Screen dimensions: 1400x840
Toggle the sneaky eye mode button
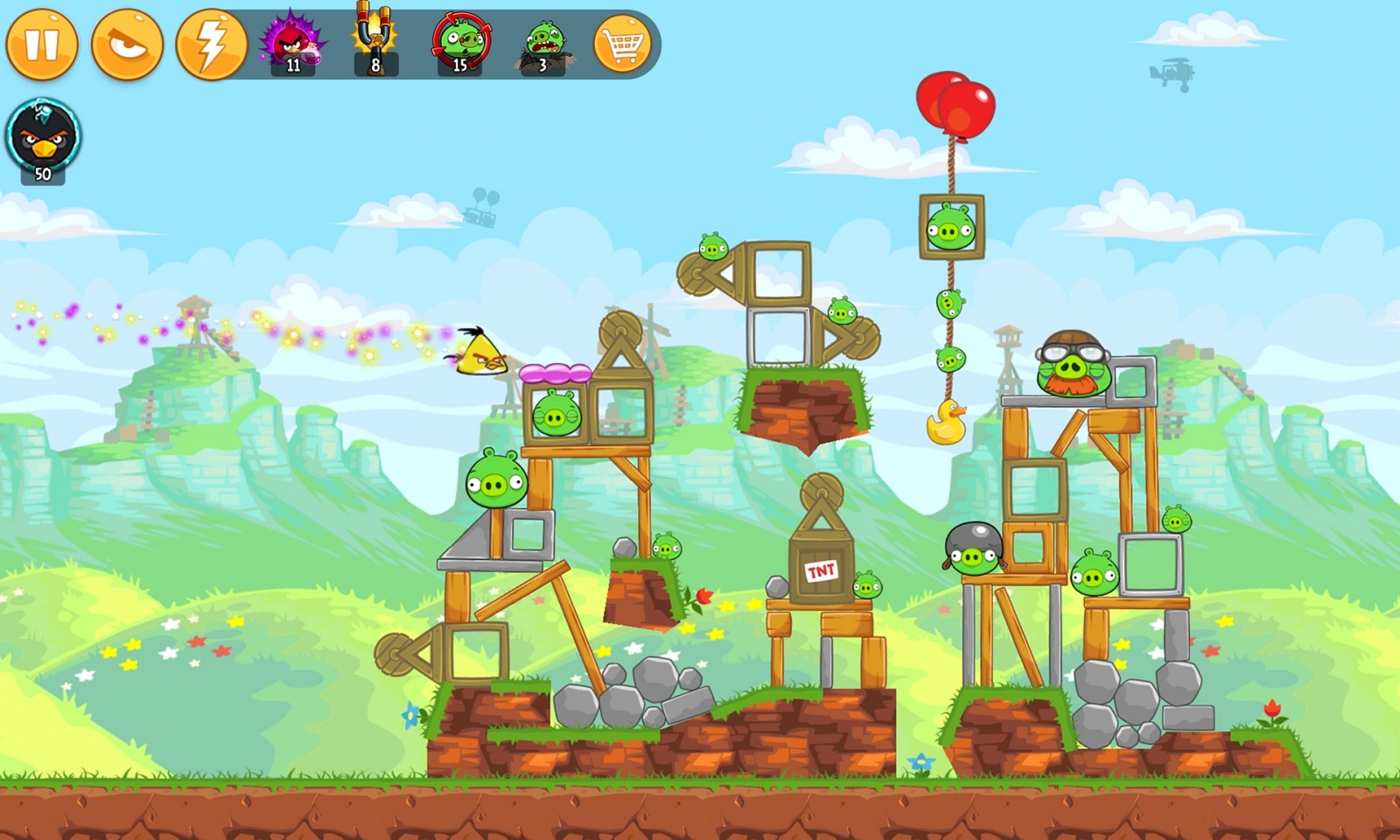tap(129, 42)
